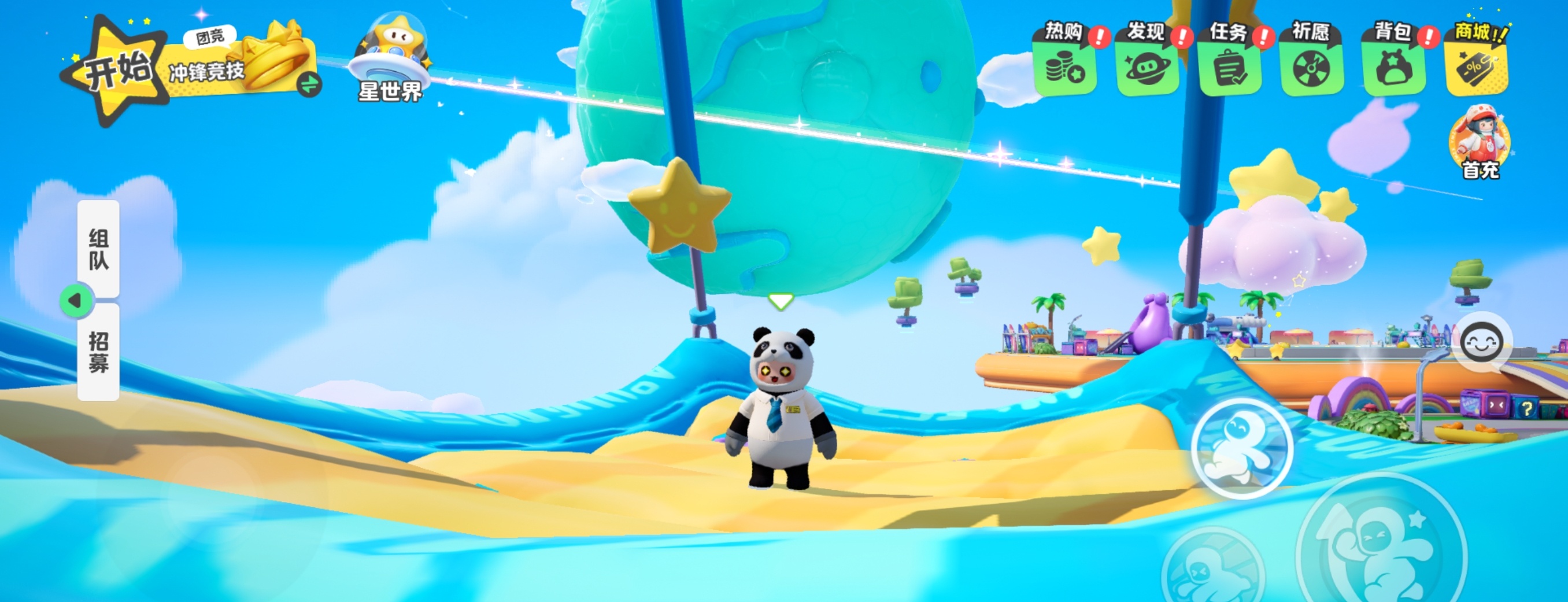1568x602 pixels.
Task: Open the 发现 discover menu
Action: pos(1147,60)
